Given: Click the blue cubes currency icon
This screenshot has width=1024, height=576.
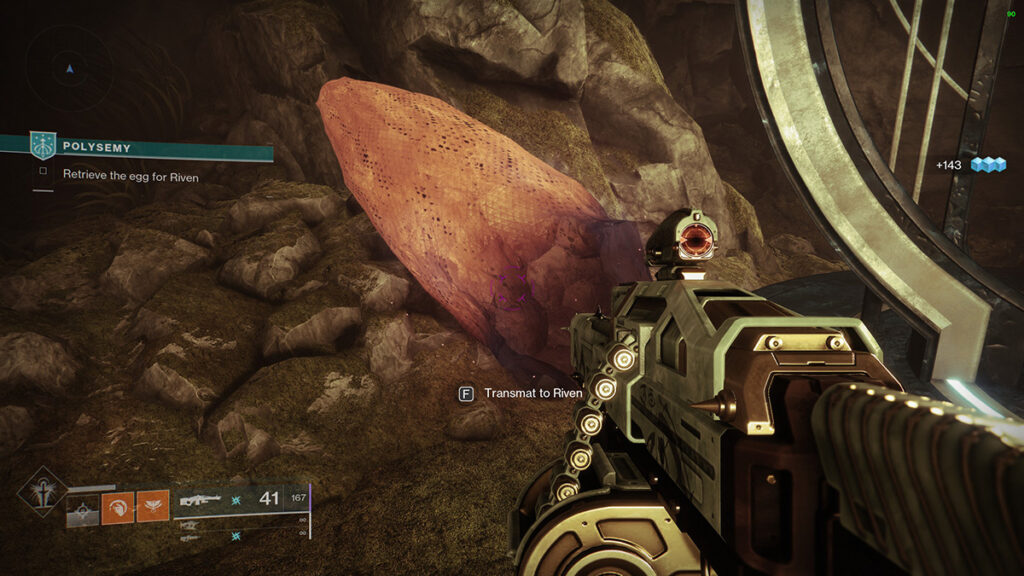Looking at the screenshot, I should point(988,164).
